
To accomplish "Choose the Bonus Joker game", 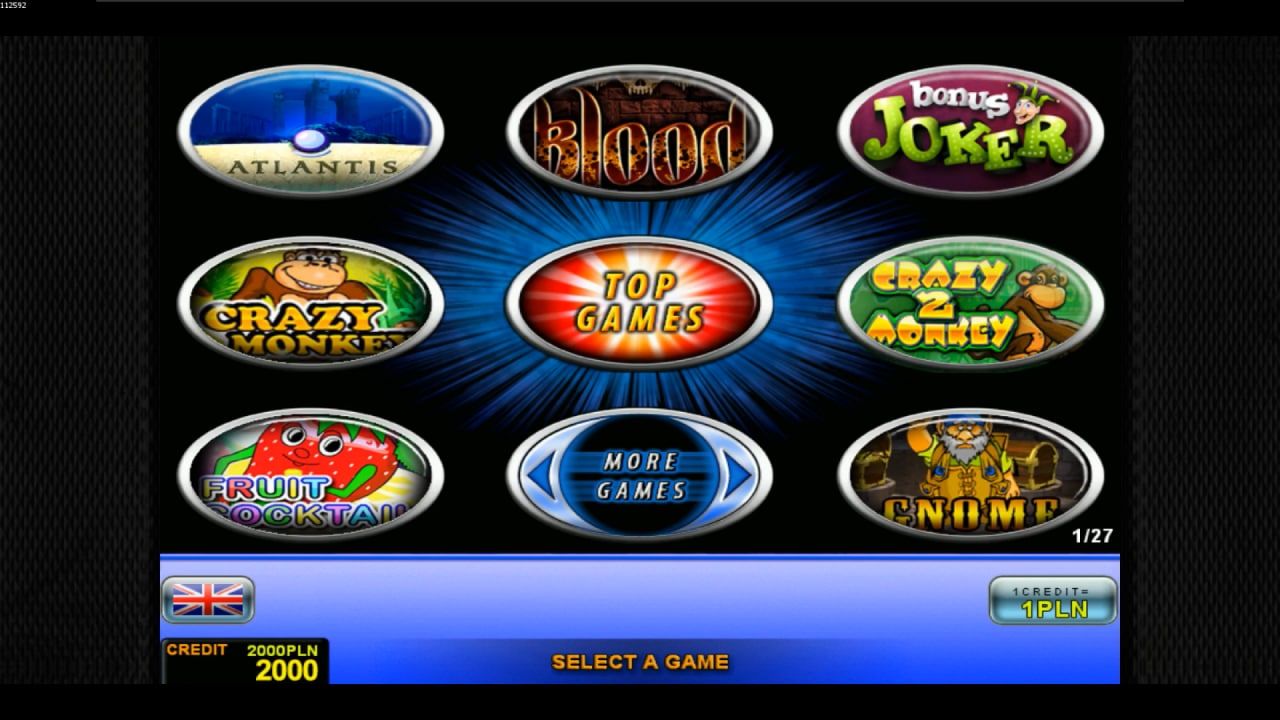I will (x=970, y=131).
